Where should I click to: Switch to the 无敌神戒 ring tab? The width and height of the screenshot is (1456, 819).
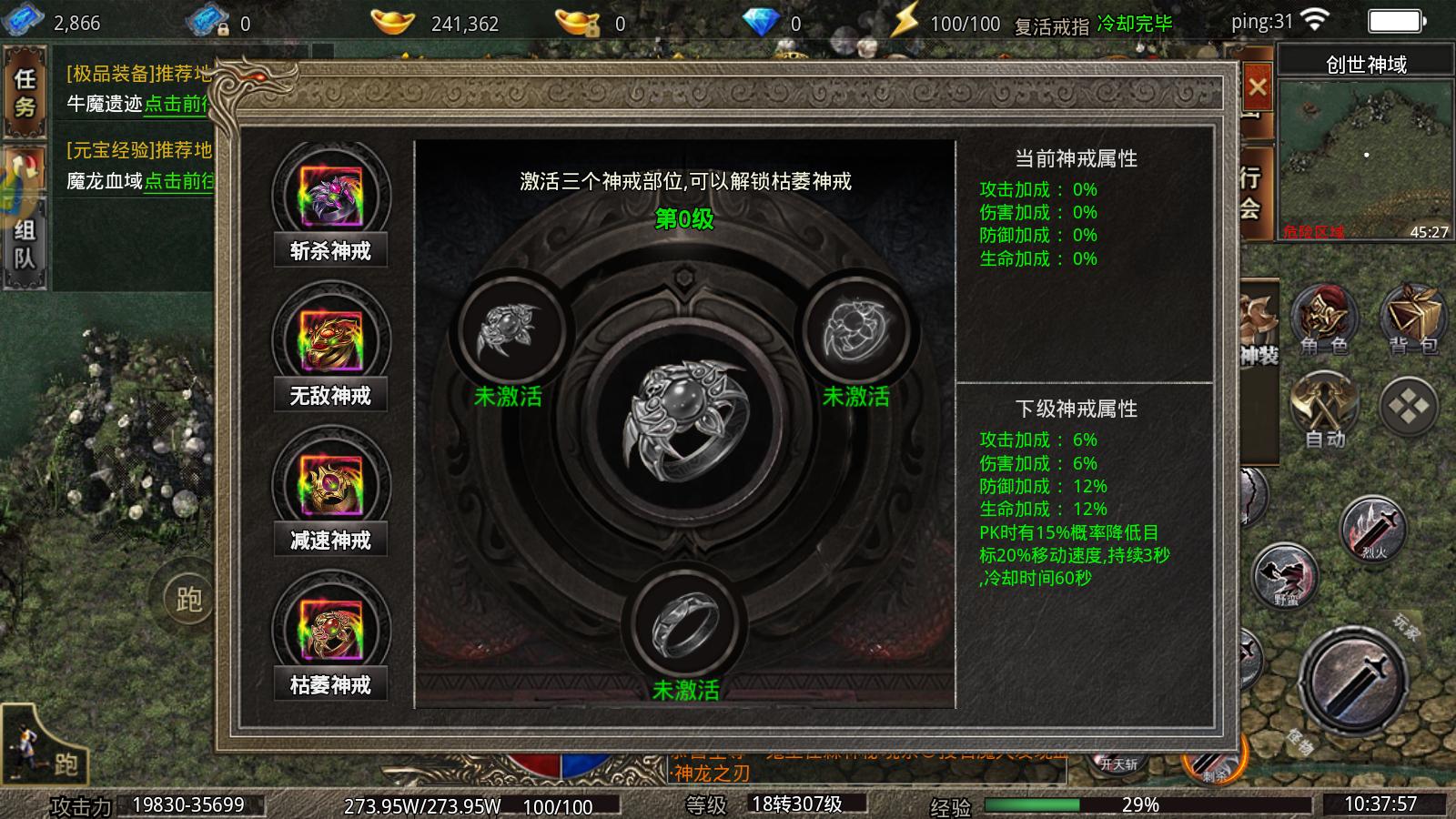(329, 351)
